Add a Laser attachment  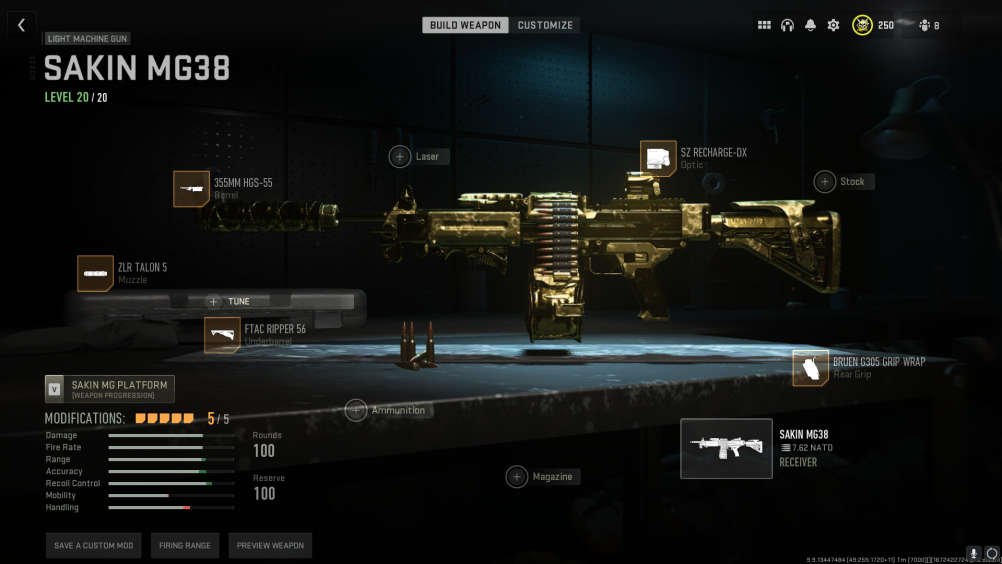point(400,157)
